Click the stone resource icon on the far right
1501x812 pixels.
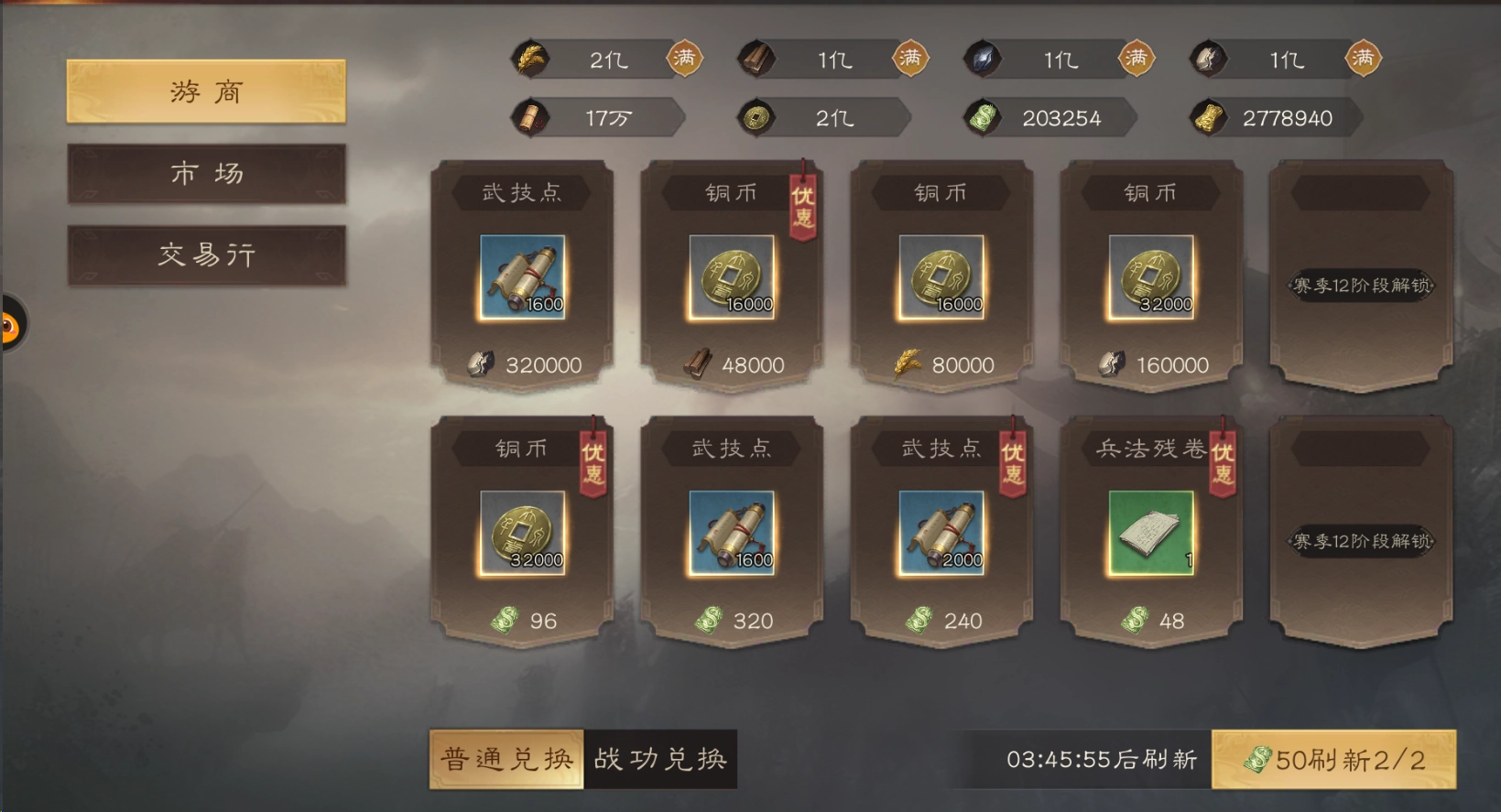(1209, 58)
